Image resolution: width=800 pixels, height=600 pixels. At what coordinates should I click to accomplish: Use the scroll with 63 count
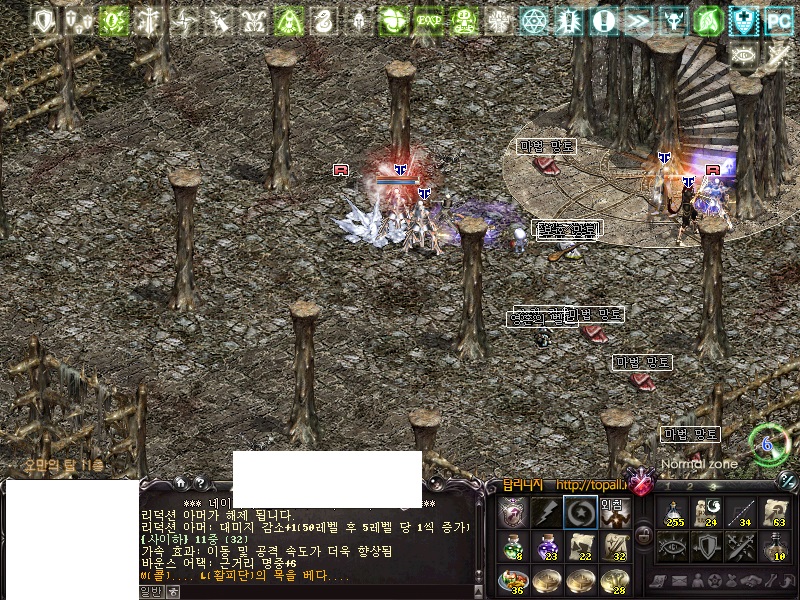(x=773, y=512)
